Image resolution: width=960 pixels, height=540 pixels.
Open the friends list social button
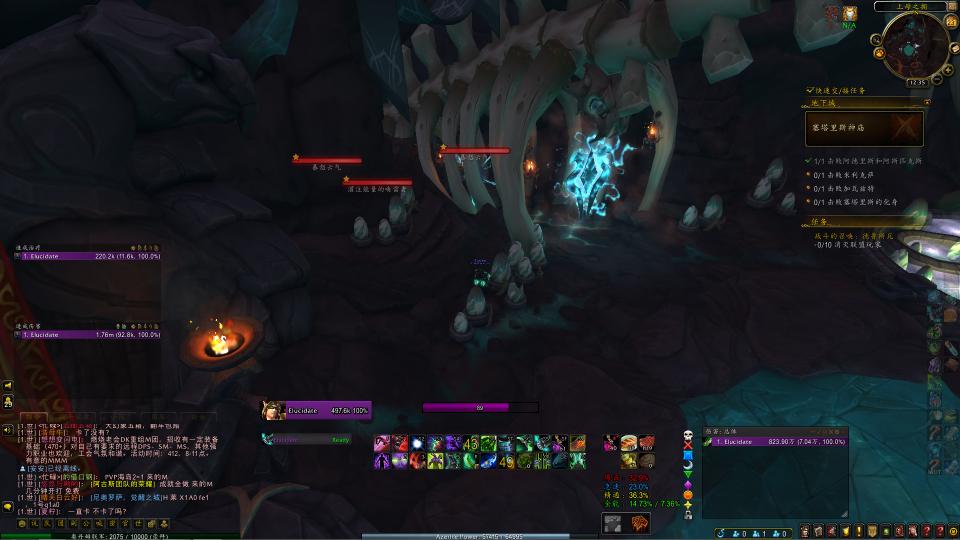(7, 402)
